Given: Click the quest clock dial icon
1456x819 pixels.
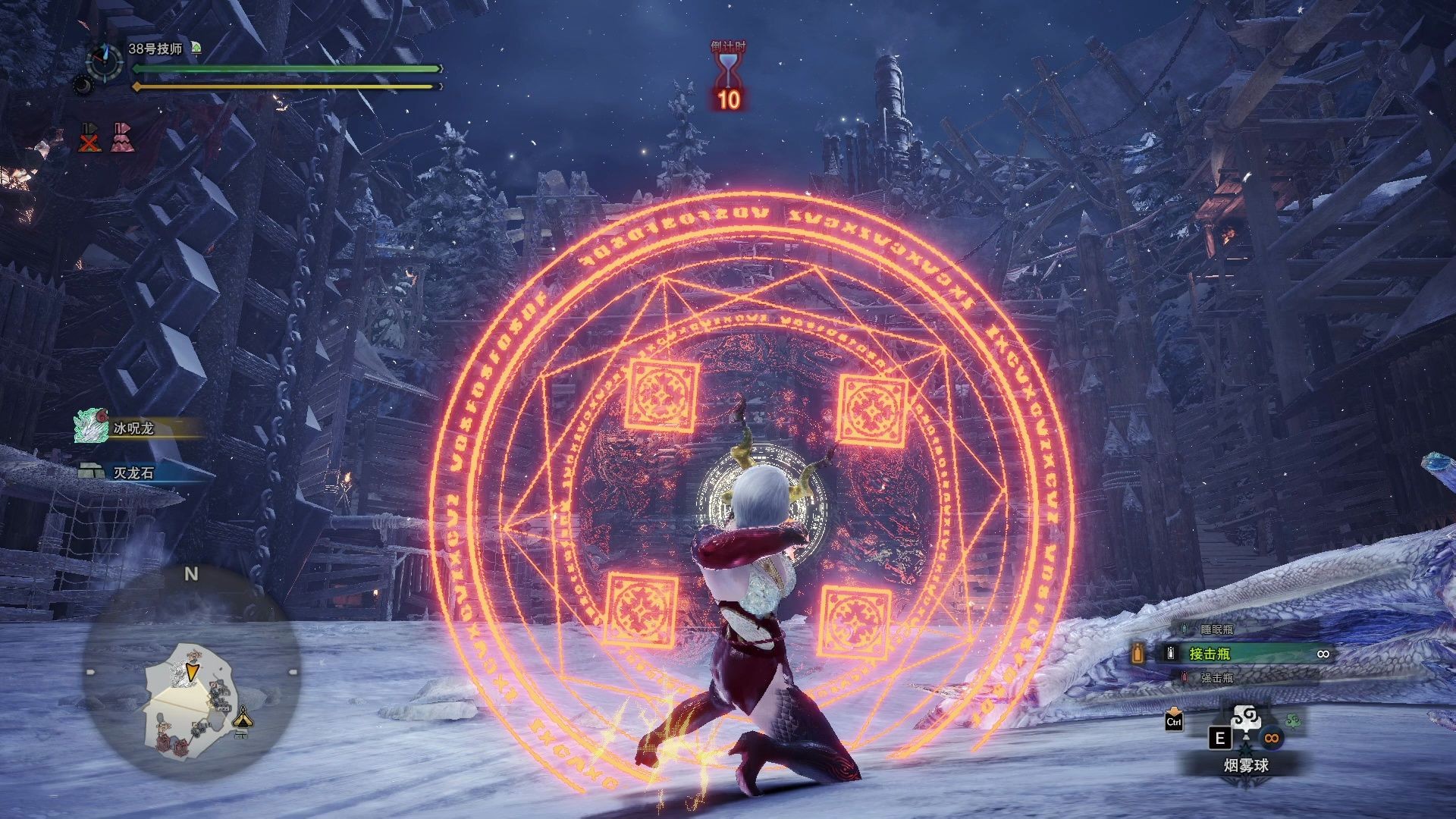Looking at the screenshot, I should pyautogui.click(x=105, y=60).
